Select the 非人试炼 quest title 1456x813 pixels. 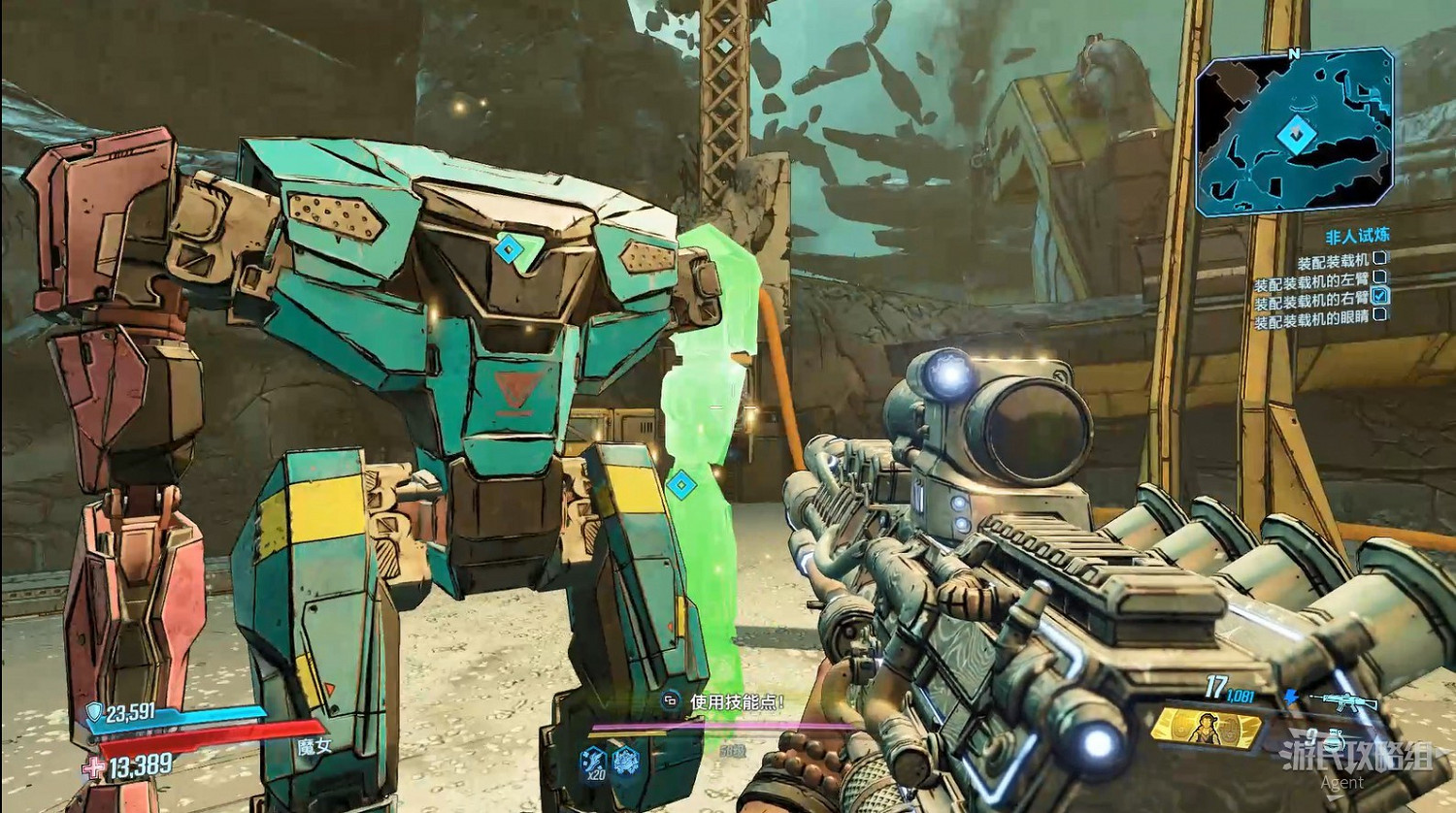point(1357,236)
